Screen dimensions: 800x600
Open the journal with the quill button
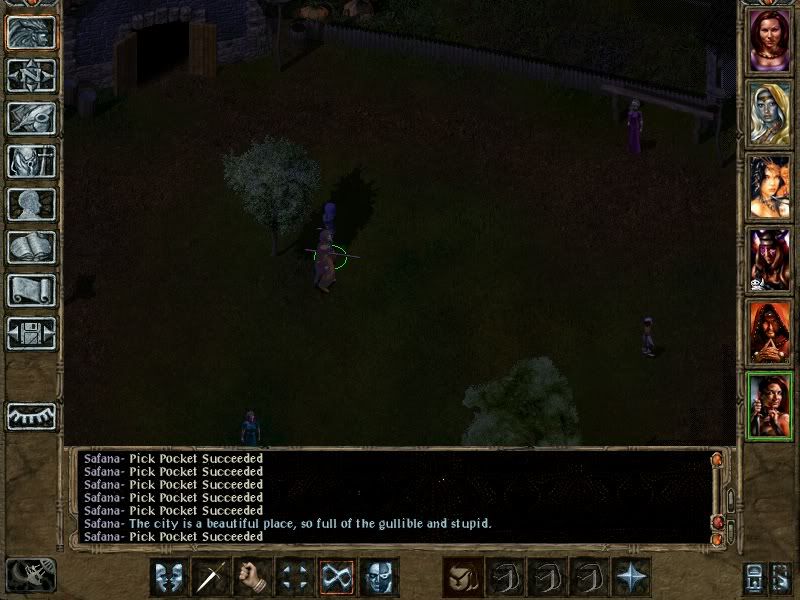31,118
